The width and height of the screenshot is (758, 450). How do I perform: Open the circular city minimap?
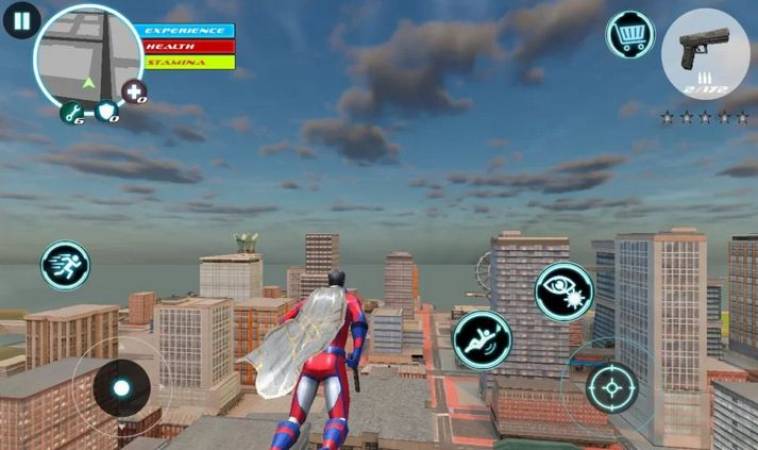click(x=88, y=54)
